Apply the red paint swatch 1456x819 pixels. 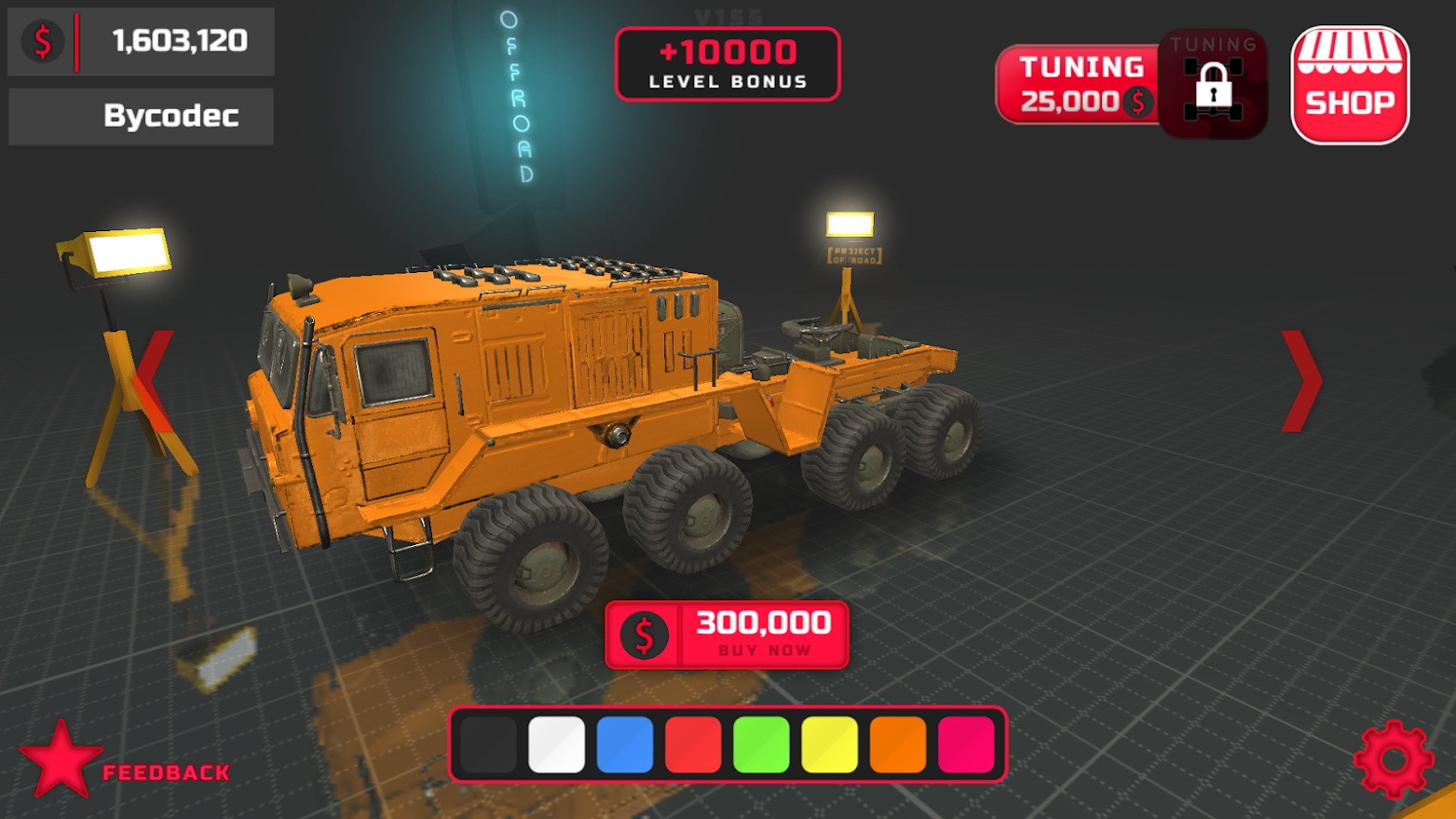693,744
